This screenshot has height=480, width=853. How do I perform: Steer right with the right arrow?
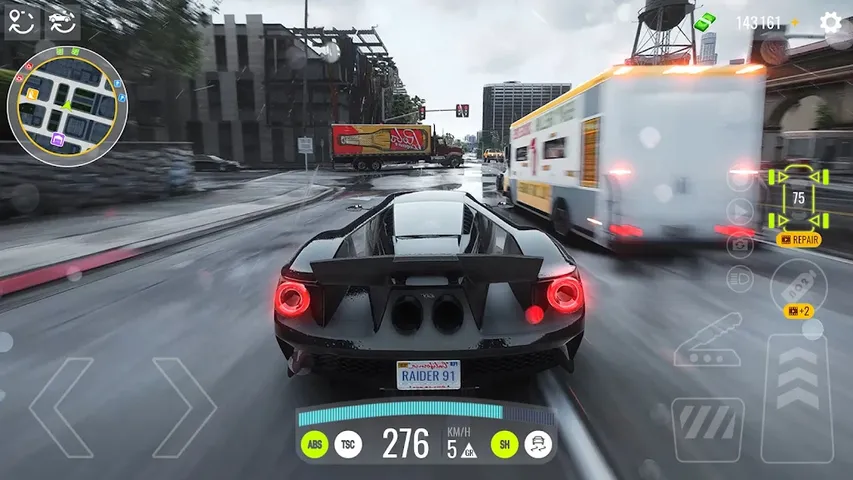(184, 407)
